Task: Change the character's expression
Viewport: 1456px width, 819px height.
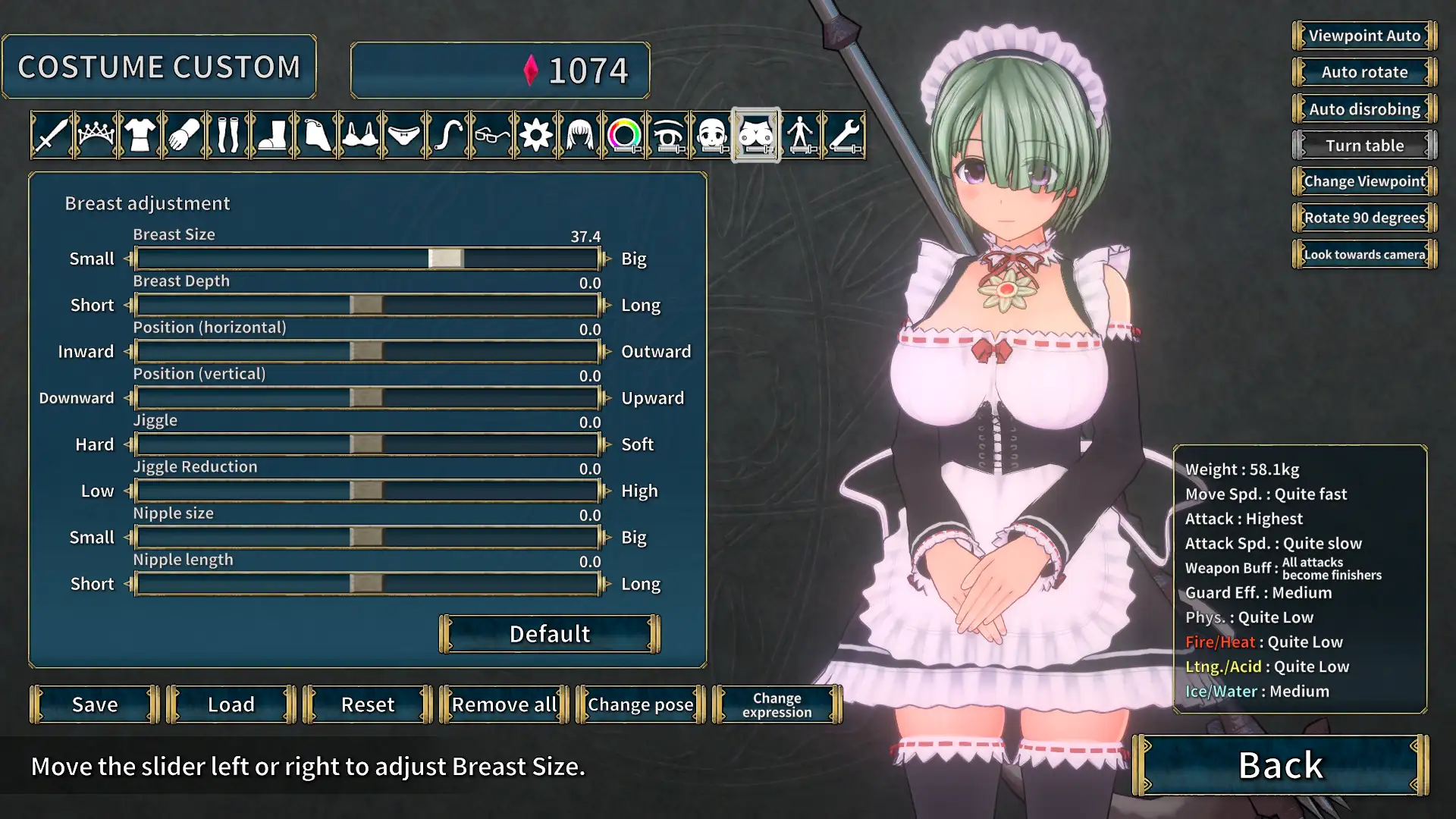Action: pos(777,704)
